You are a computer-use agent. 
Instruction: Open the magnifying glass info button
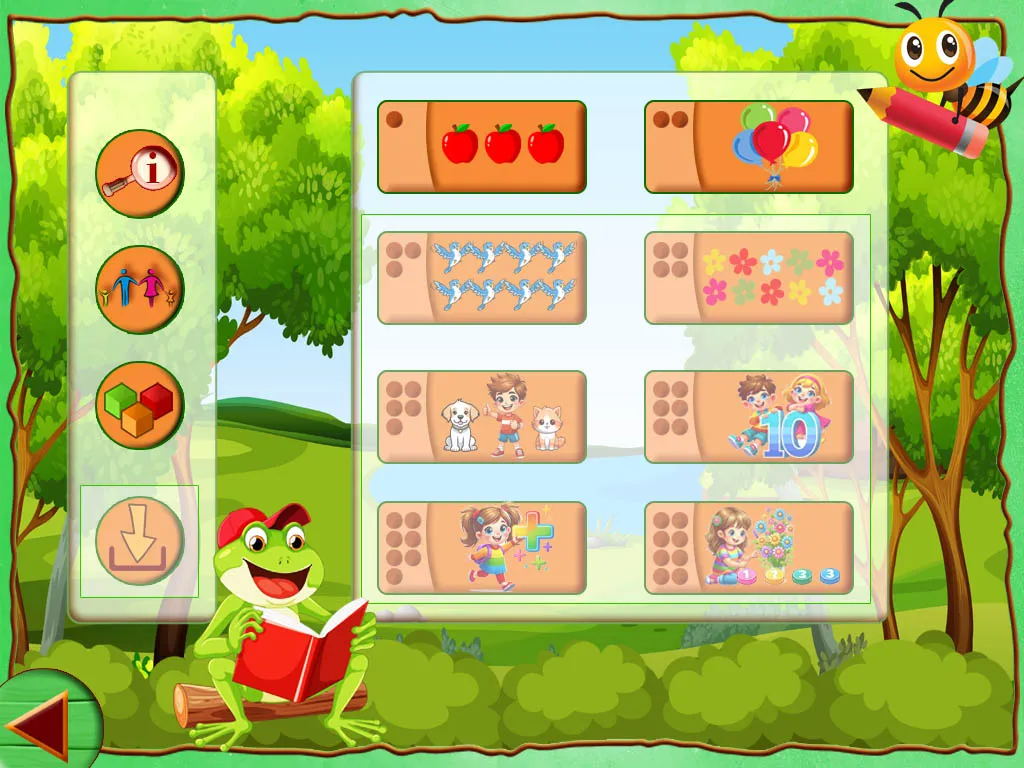(140, 174)
